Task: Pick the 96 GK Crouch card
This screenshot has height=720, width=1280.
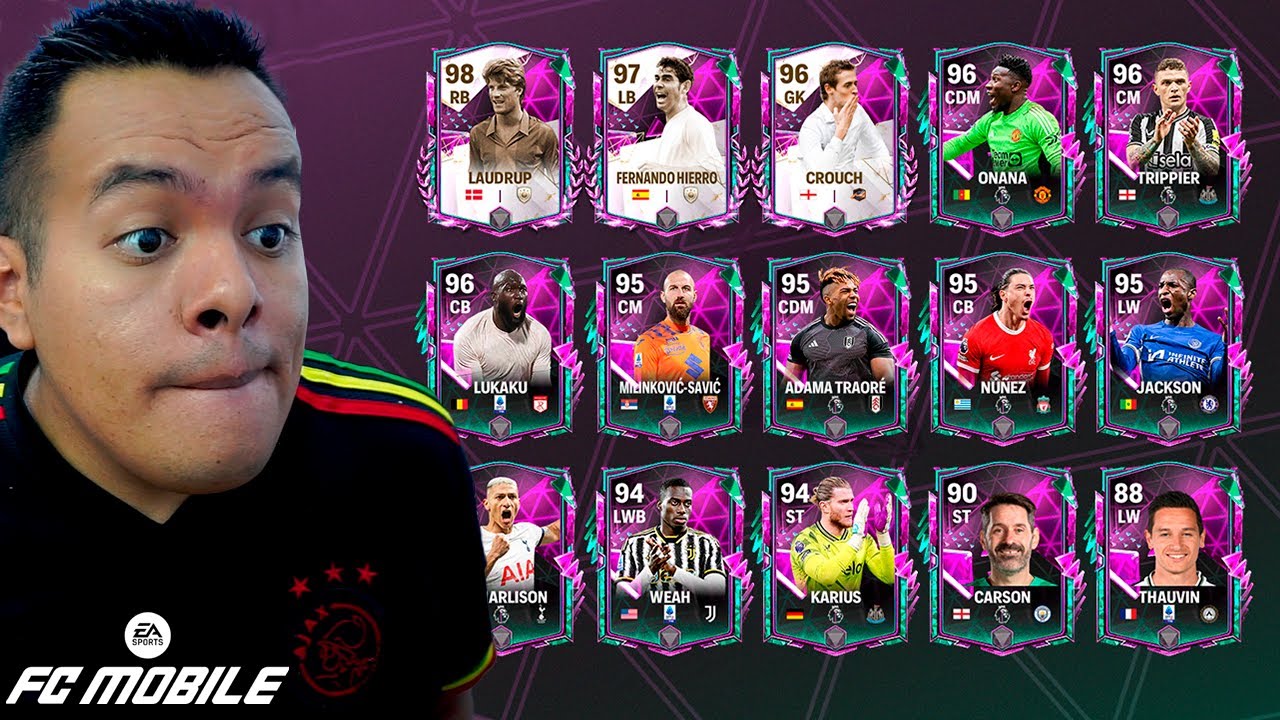Action: [835, 135]
